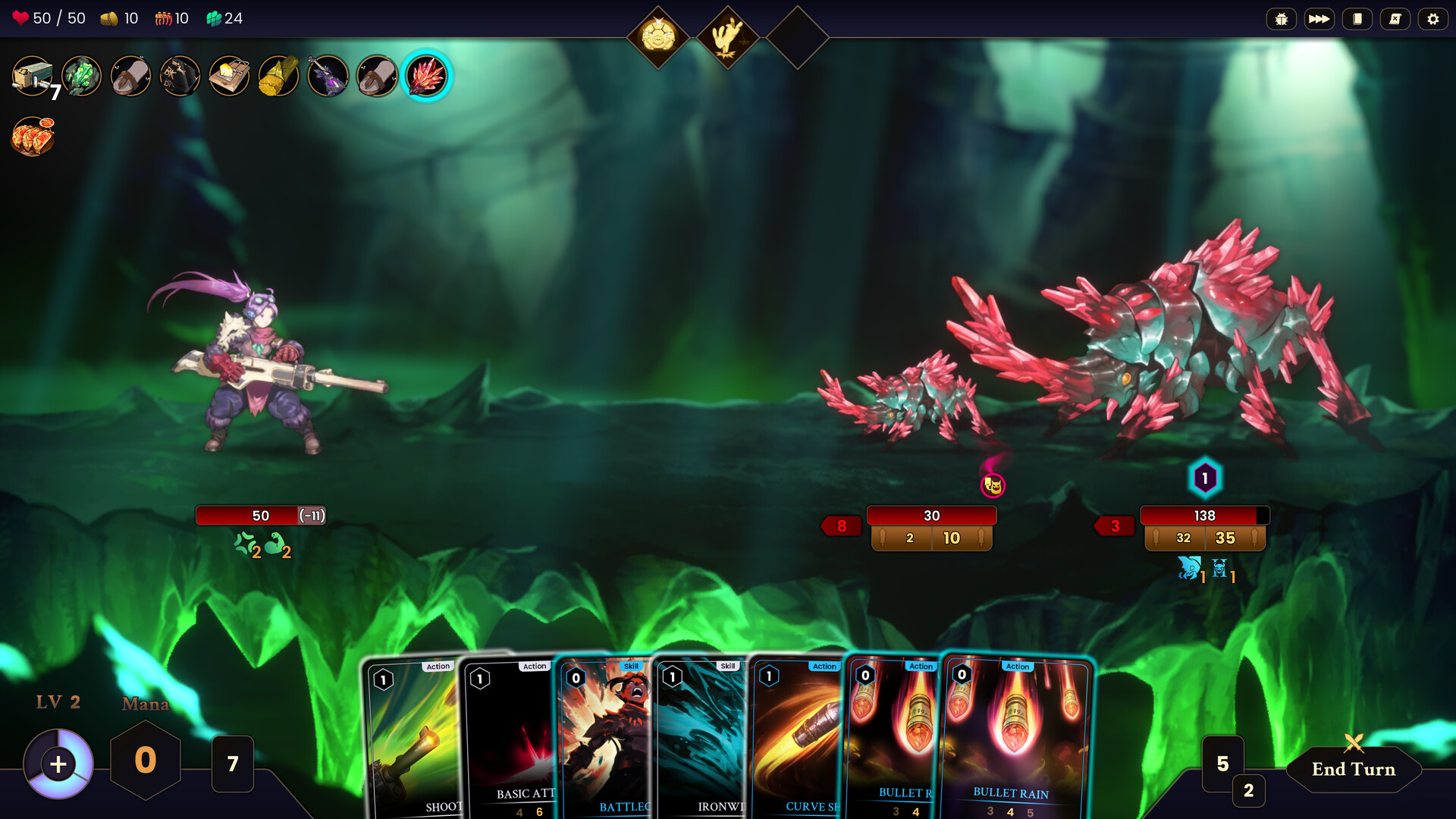The height and width of the screenshot is (819, 1456).
Task: Click the level-up plus button next to LV 2
Action: [x=57, y=764]
